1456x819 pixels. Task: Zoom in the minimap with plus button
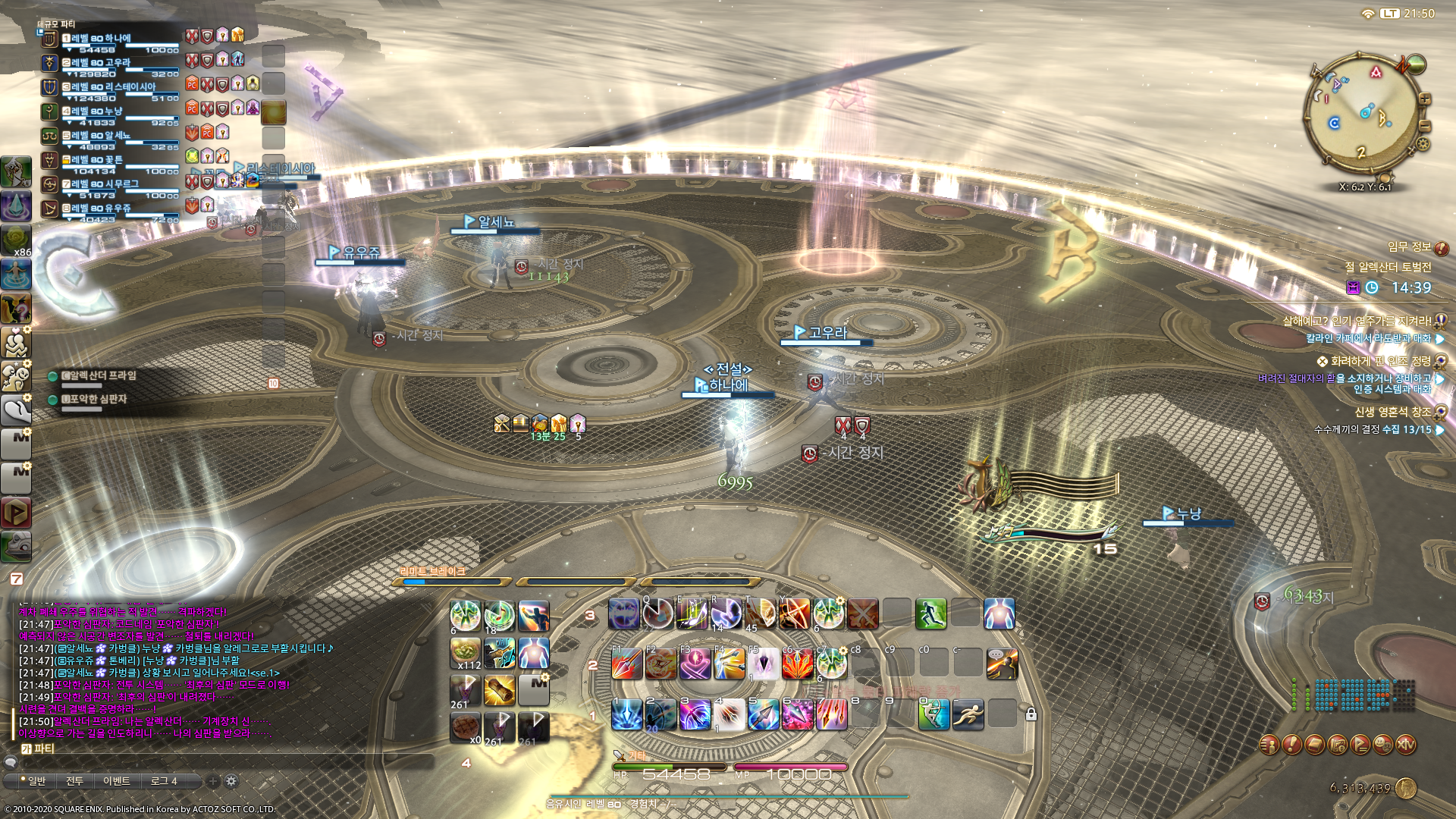click(1425, 99)
